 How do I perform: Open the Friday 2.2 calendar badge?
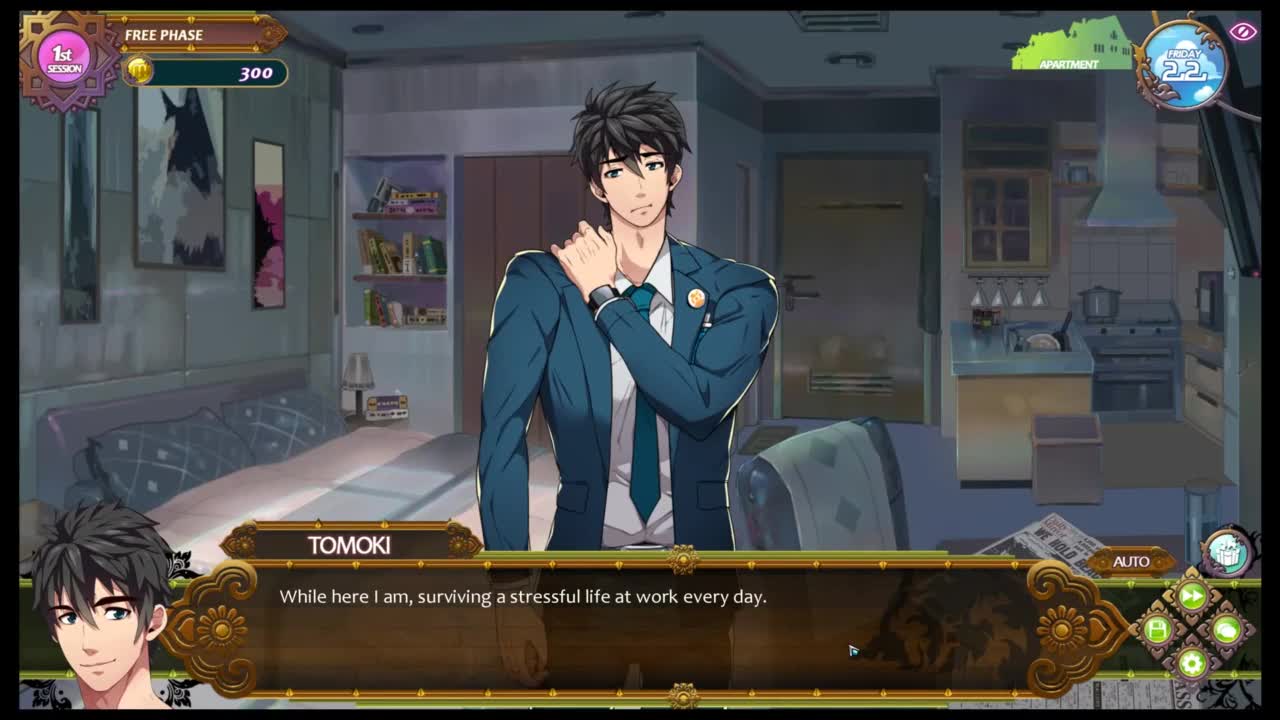click(1184, 65)
